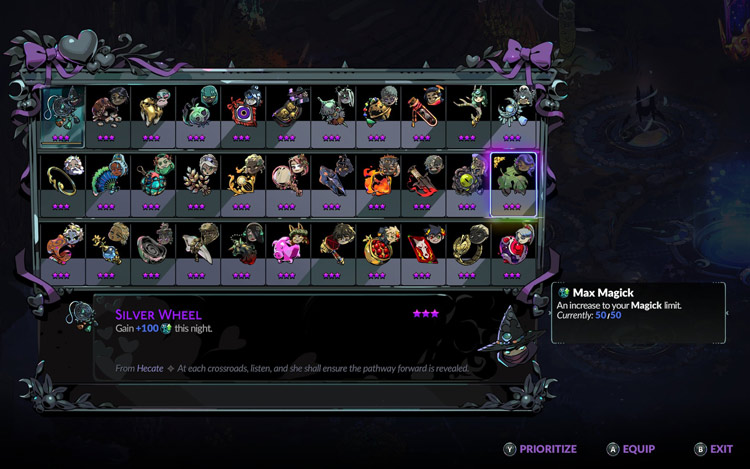This screenshot has height=469, width=750.
Task: Pick the golden Luckier Tooth keepsake
Action: [150, 111]
